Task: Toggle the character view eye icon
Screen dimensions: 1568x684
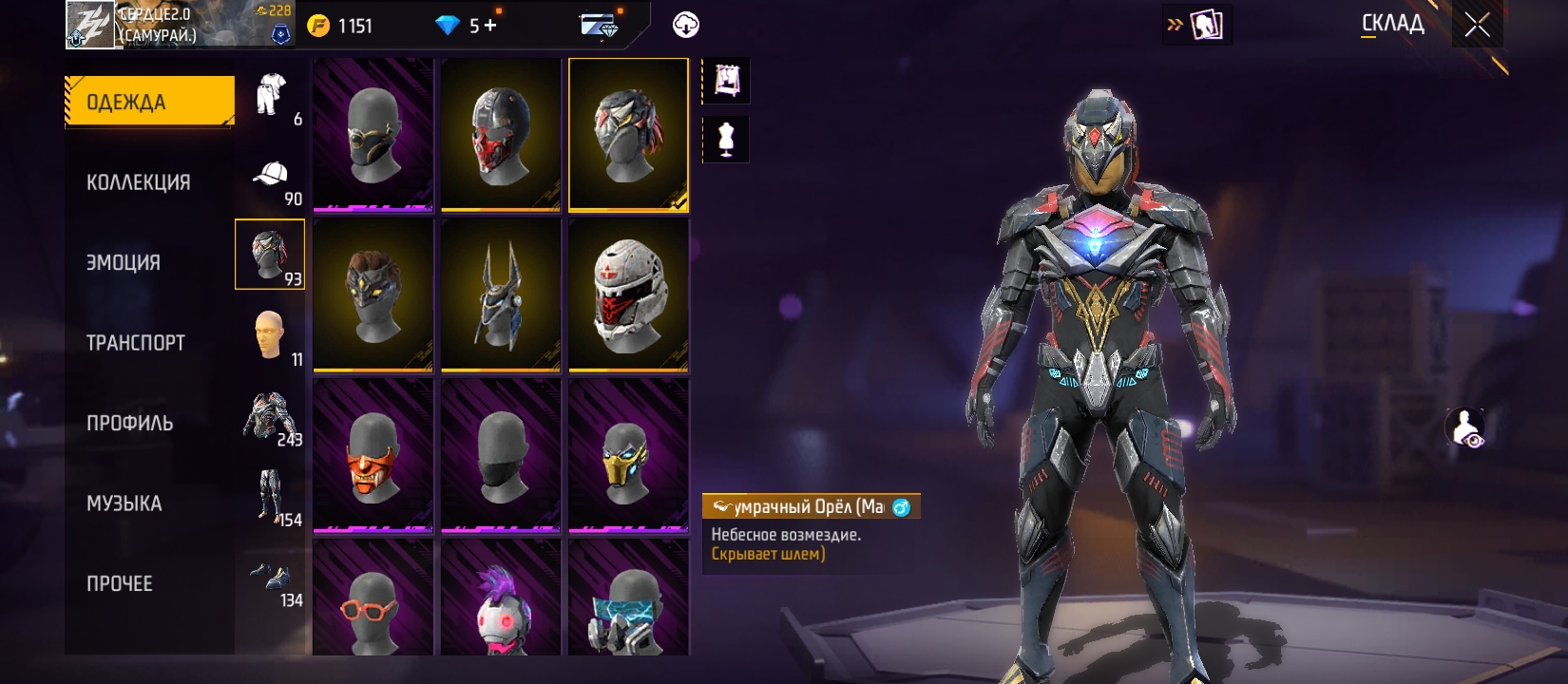Action: tap(1465, 428)
